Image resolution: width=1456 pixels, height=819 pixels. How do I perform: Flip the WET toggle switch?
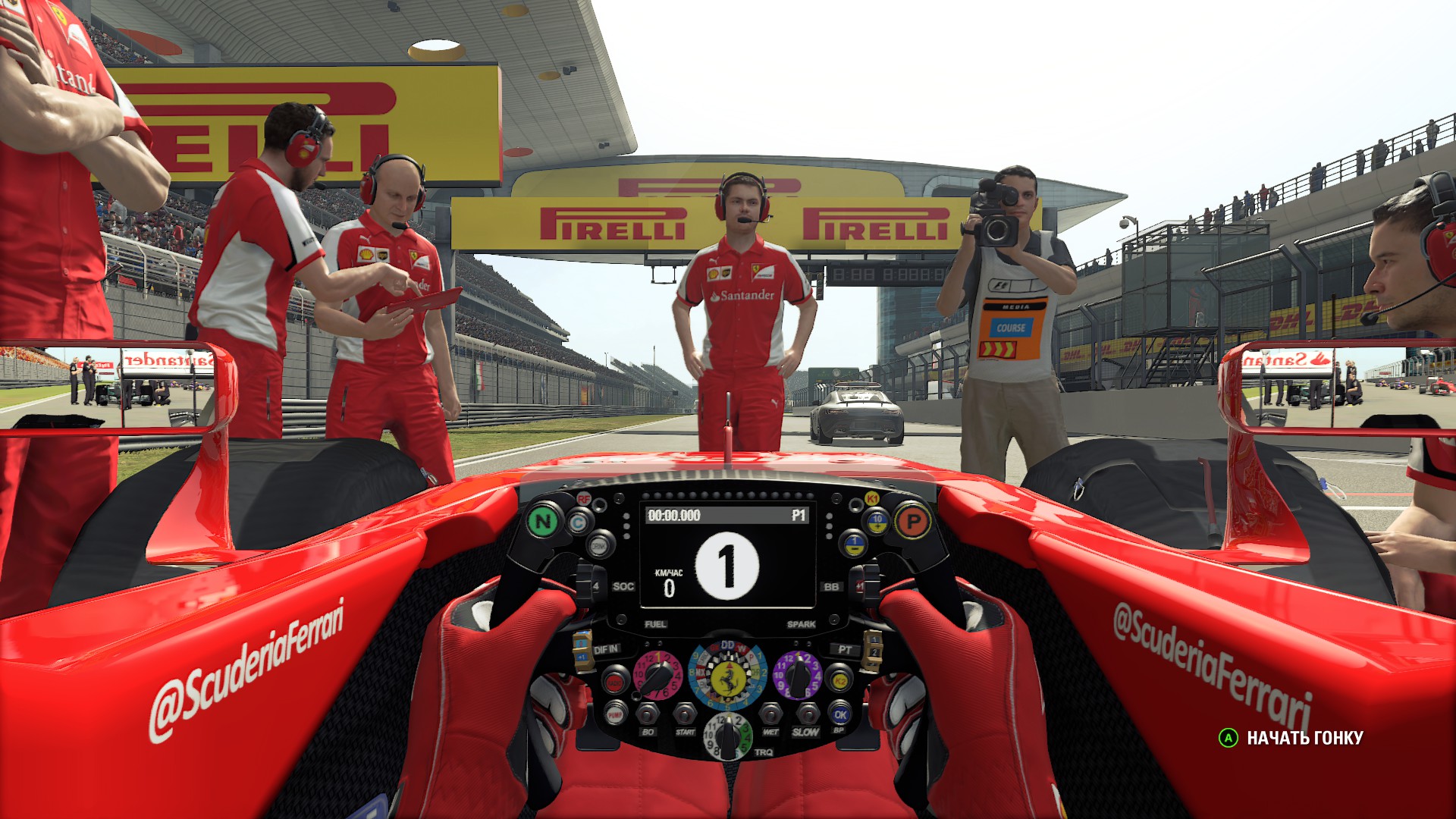coord(771,714)
